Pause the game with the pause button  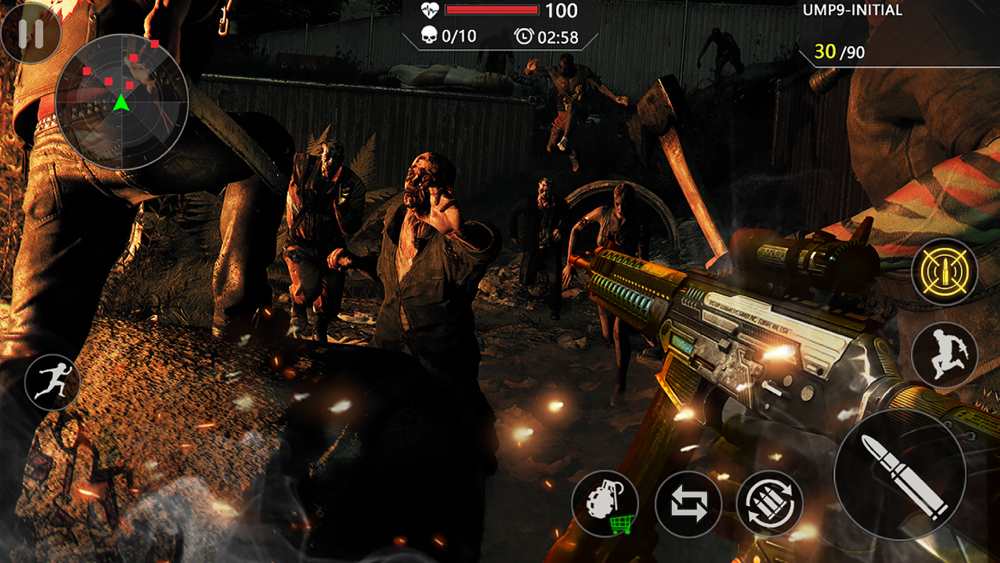click(x=31, y=33)
